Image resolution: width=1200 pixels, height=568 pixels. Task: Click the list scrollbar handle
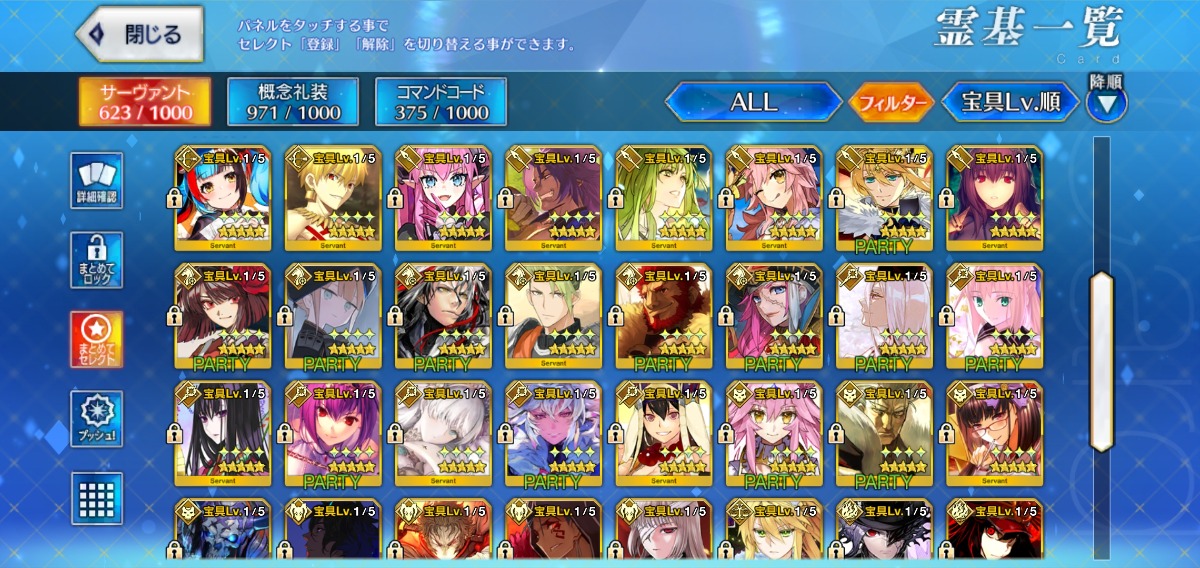click(x=1101, y=360)
